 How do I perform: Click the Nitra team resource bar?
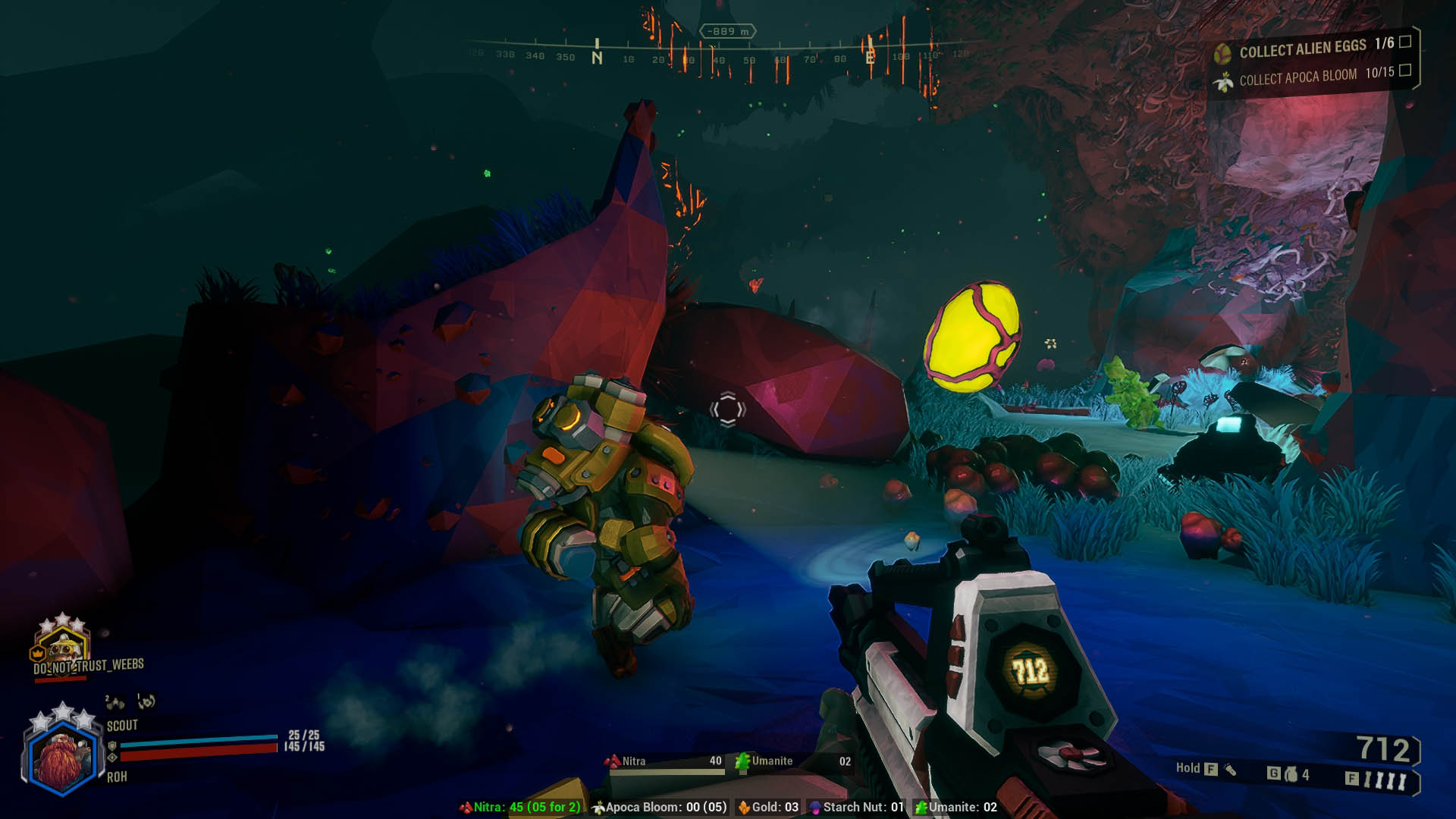tap(664, 761)
